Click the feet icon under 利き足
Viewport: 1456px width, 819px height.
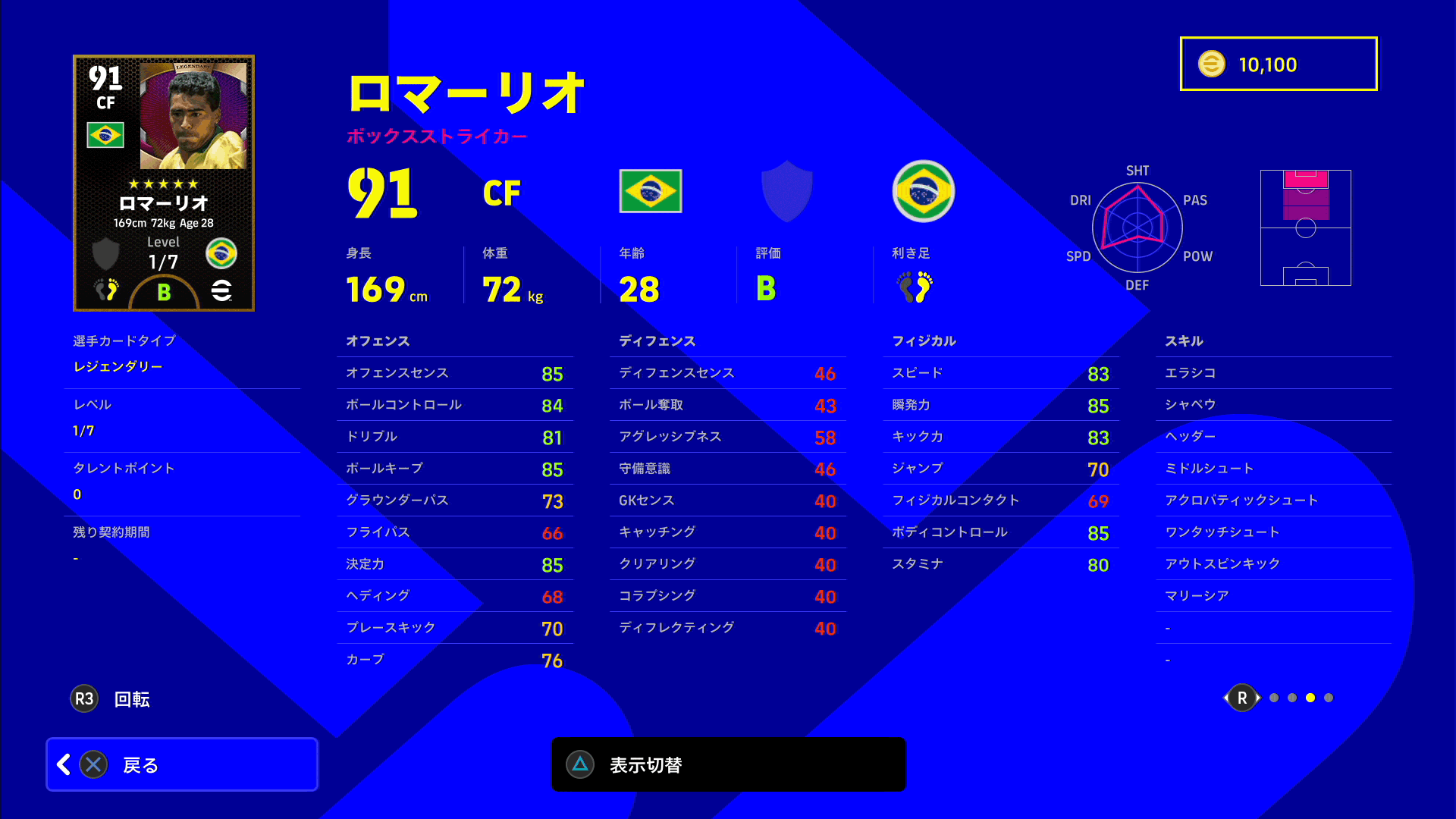(914, 288)
